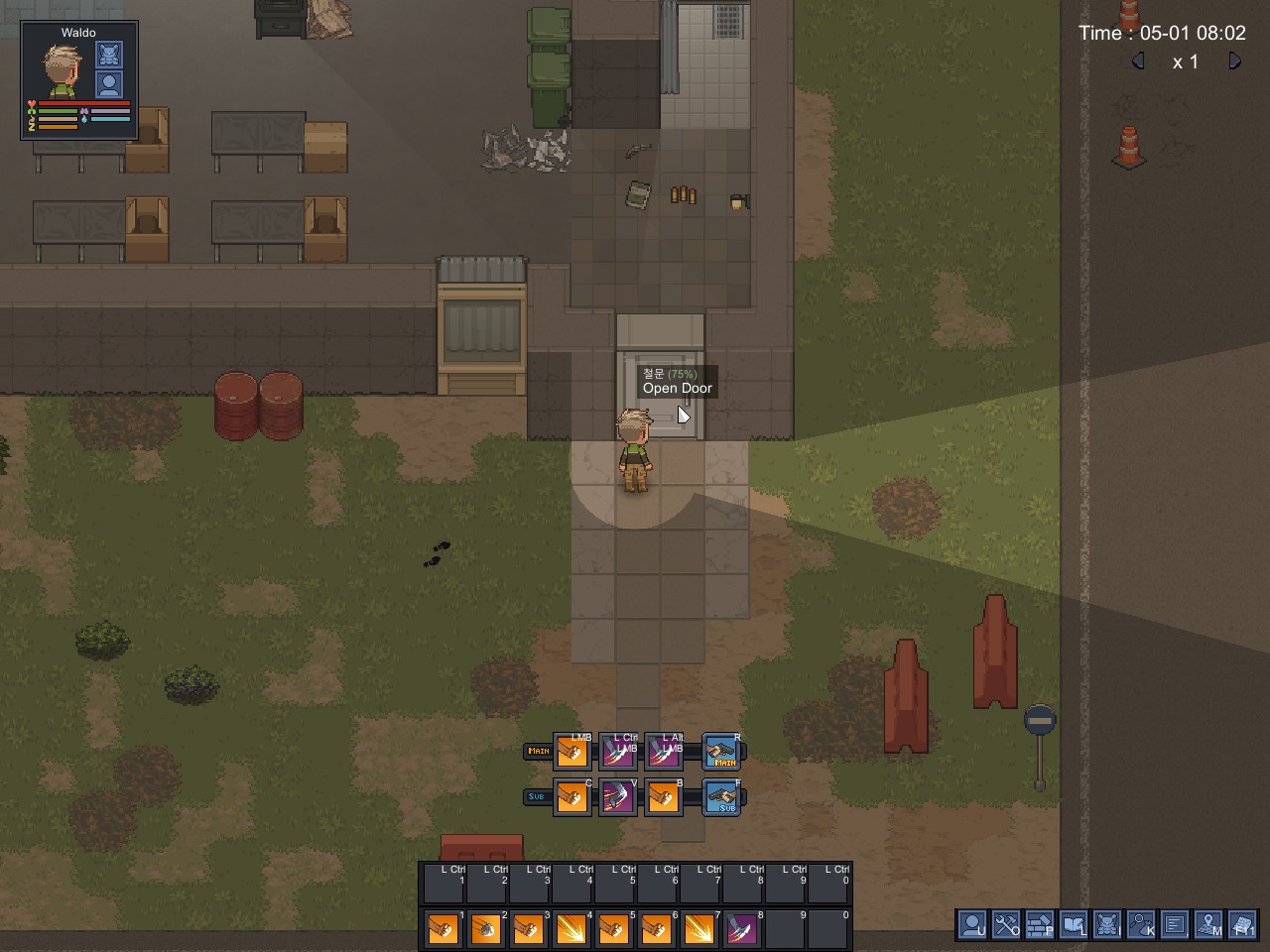Open the armor inventory in bottom bar
The image size is (1270, 952).
[1107, 925]
